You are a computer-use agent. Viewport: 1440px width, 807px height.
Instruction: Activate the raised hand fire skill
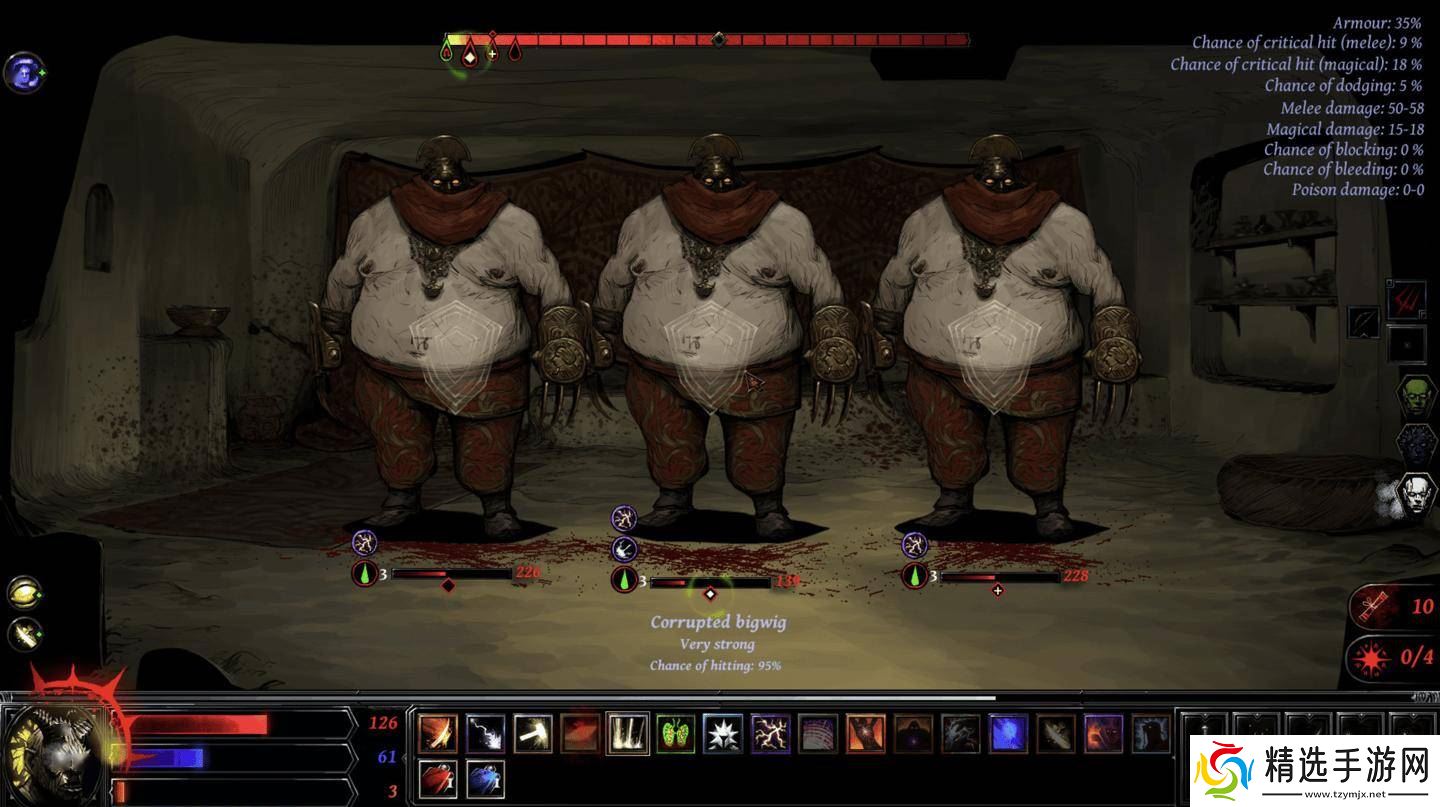(865, 733)
